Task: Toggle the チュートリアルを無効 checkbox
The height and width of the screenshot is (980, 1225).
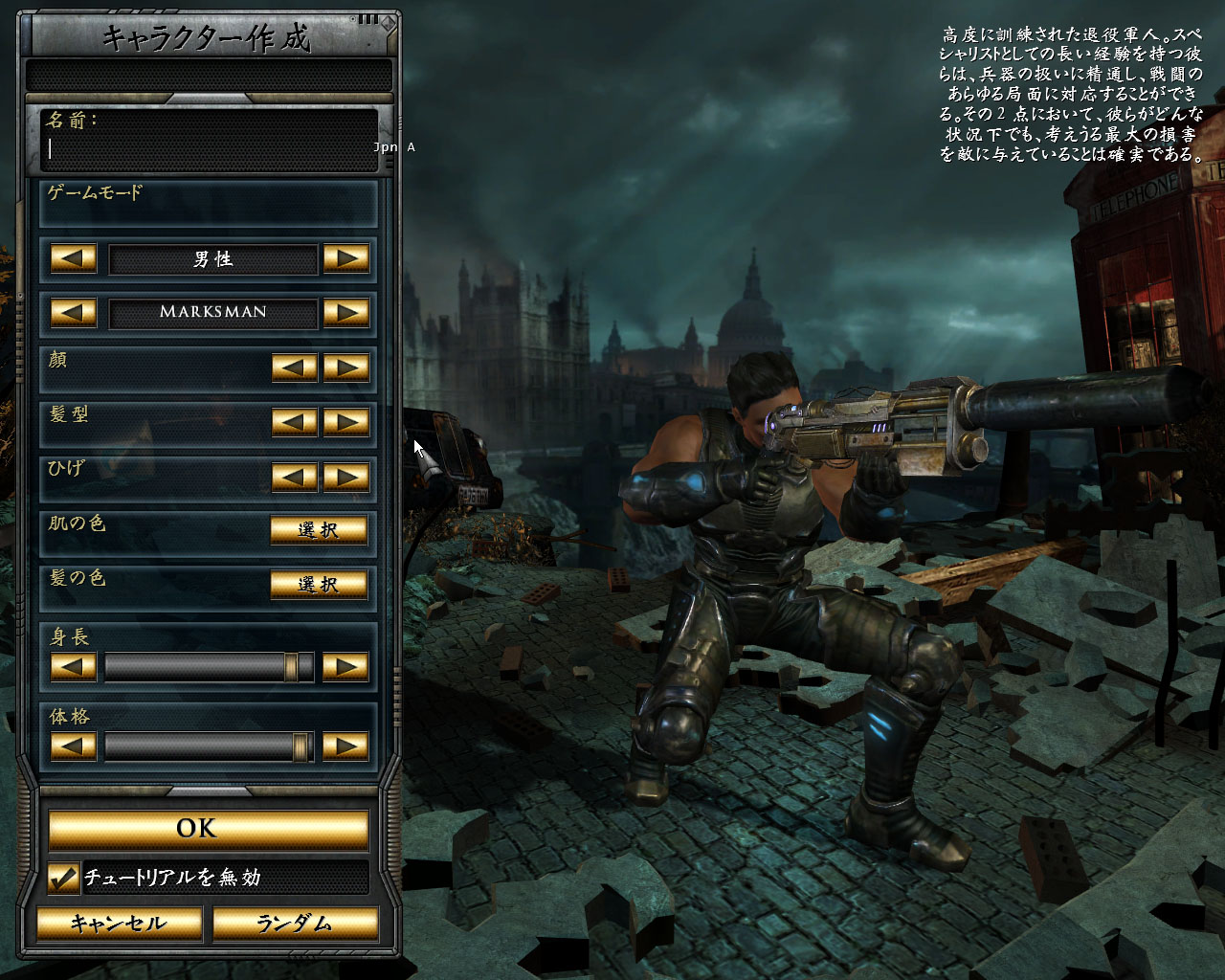Action: [63, 878]
